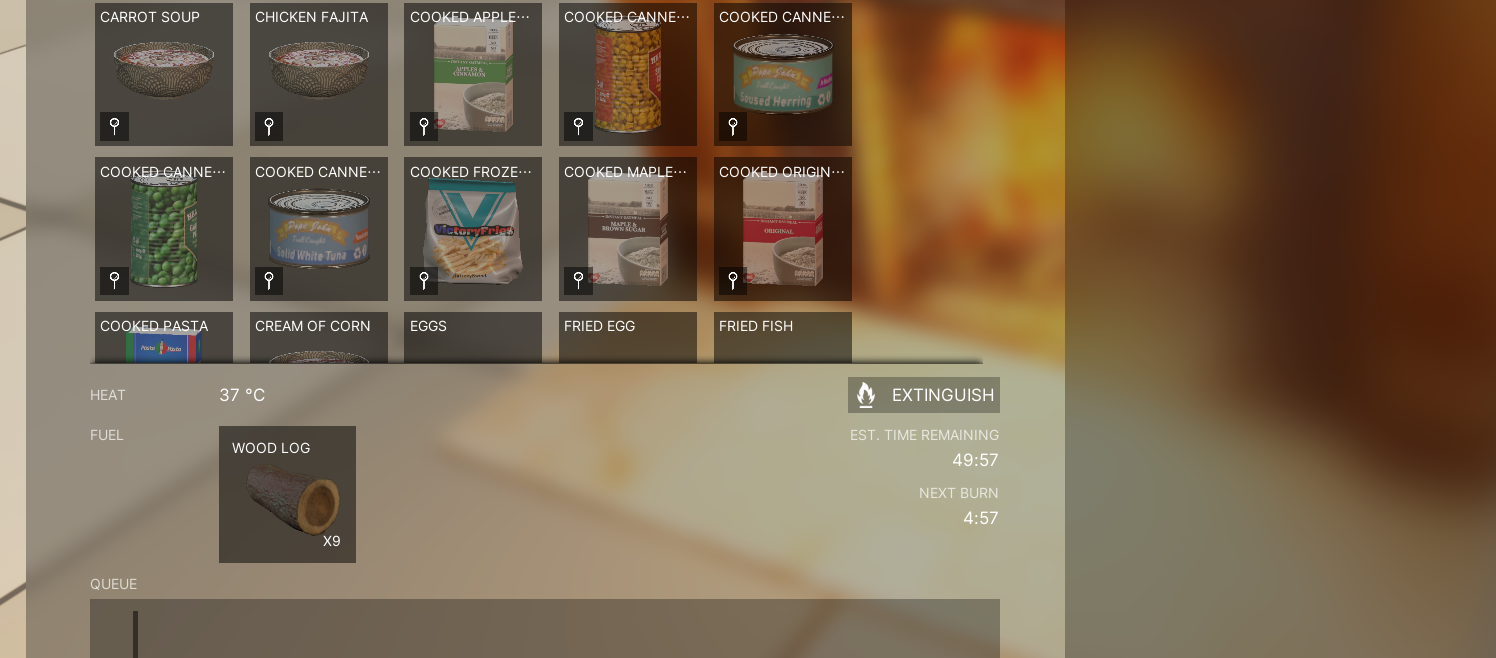The image size is (1496, 658).
Task: Extinguish the fire
Action: click(924, 395)
